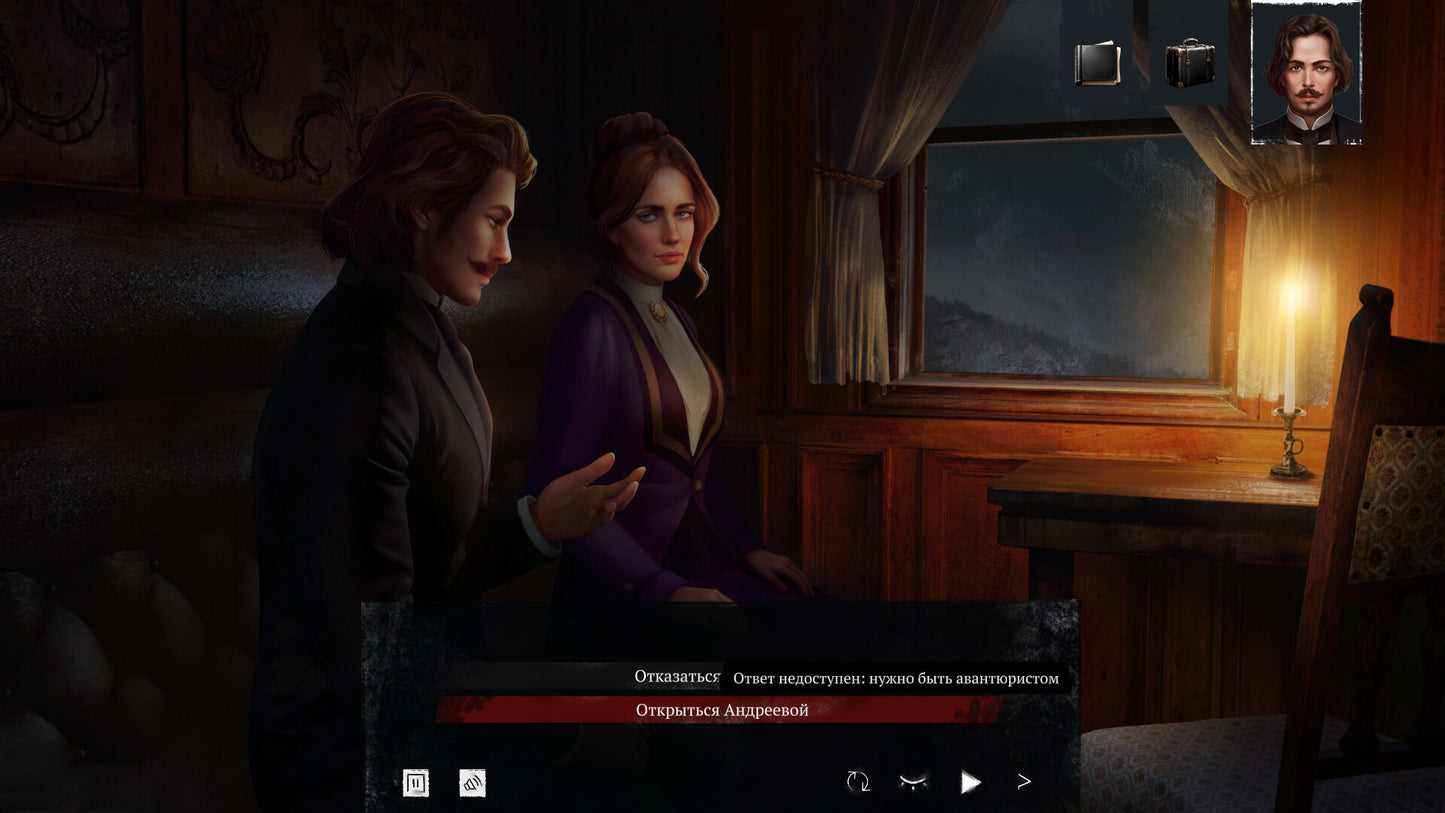The width and height of the screenshot is (1445, 813).
Task: Open the suitcase inventory
Action: pyautogui.click(x=1190, y=63)
